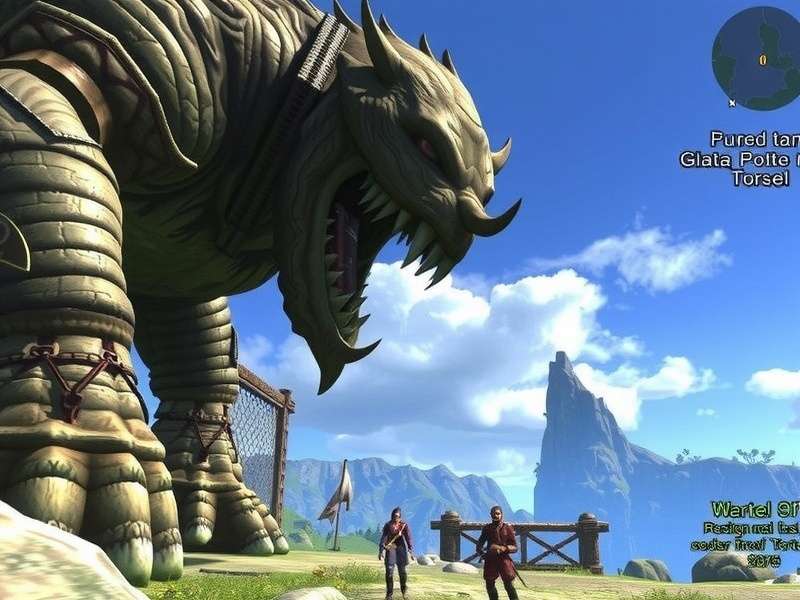Select the white X marker beside the minimap
The height and width of the screenshot is (600, 800).
732,102
